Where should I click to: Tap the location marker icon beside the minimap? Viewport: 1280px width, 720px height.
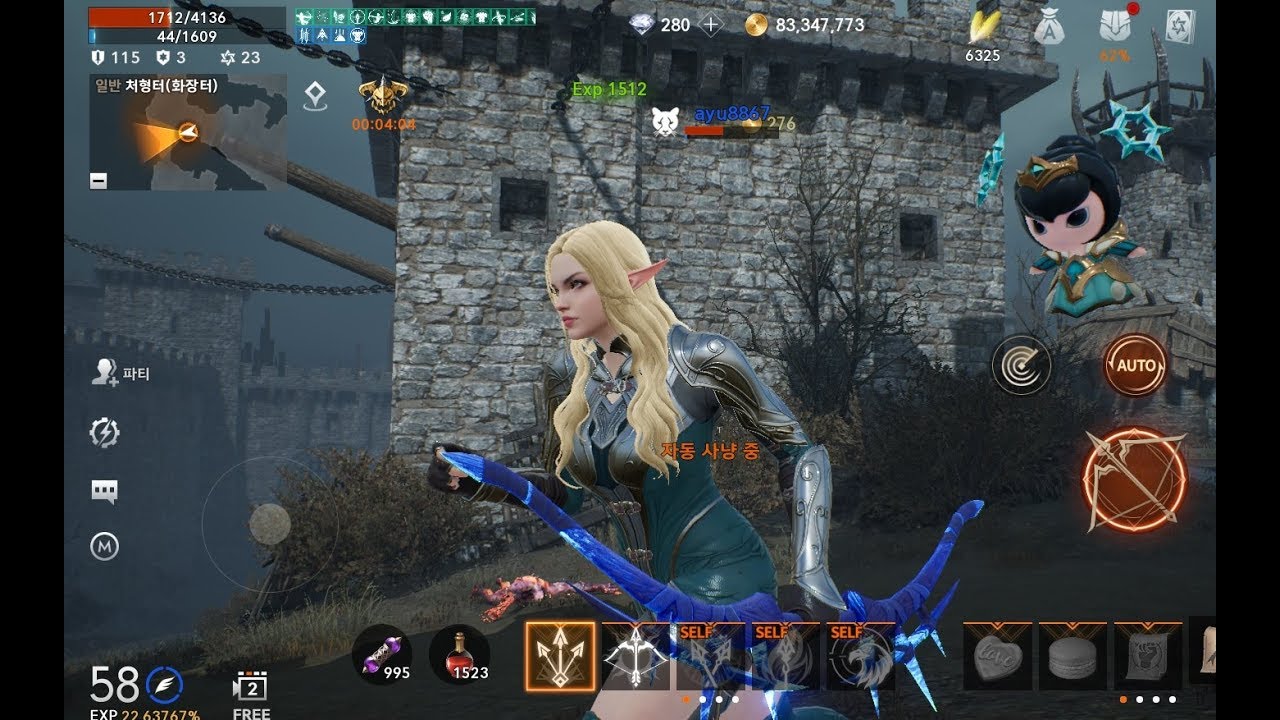(x=316, y=96)
